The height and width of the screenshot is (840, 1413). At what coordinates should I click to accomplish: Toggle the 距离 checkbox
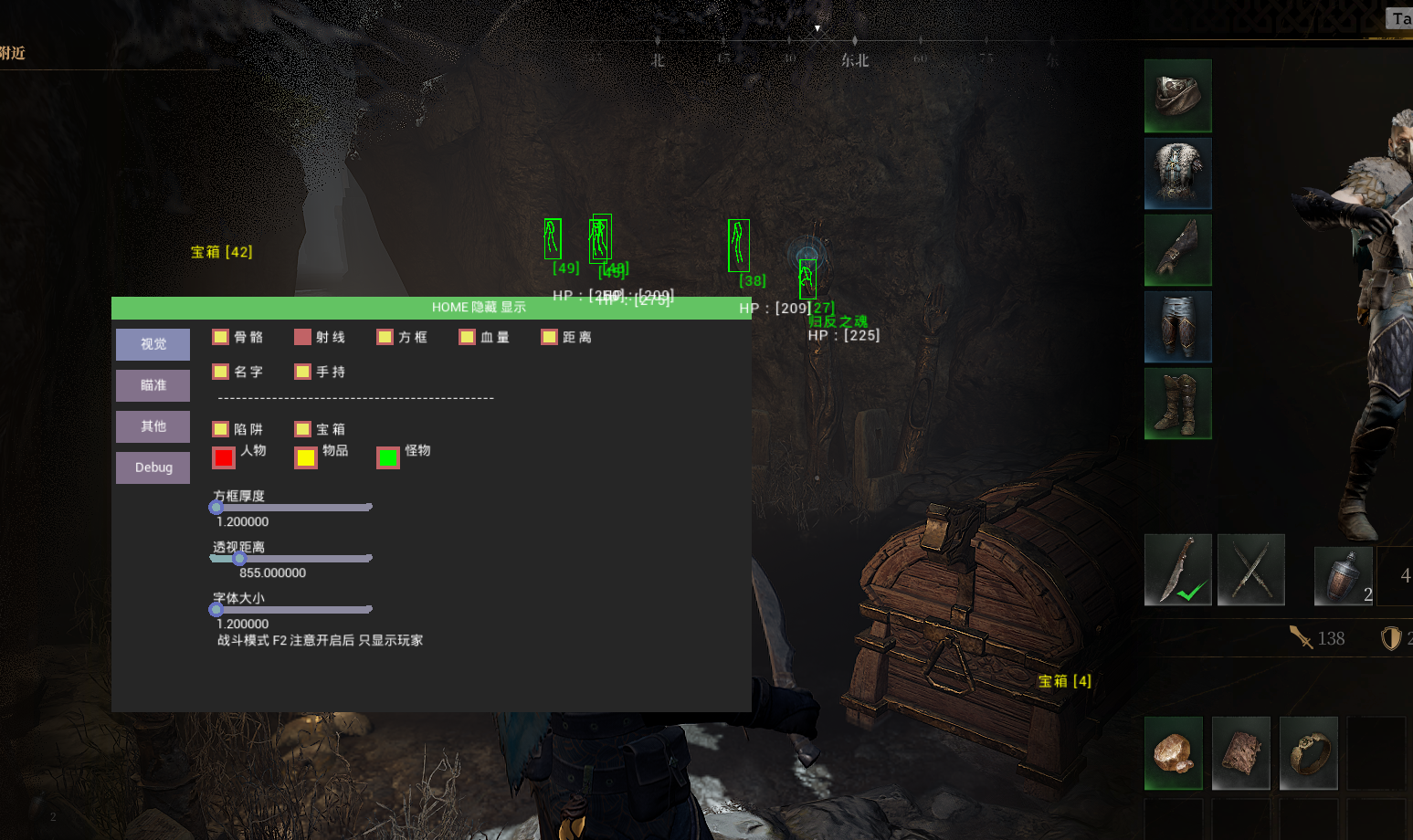(x=549, y=337)
